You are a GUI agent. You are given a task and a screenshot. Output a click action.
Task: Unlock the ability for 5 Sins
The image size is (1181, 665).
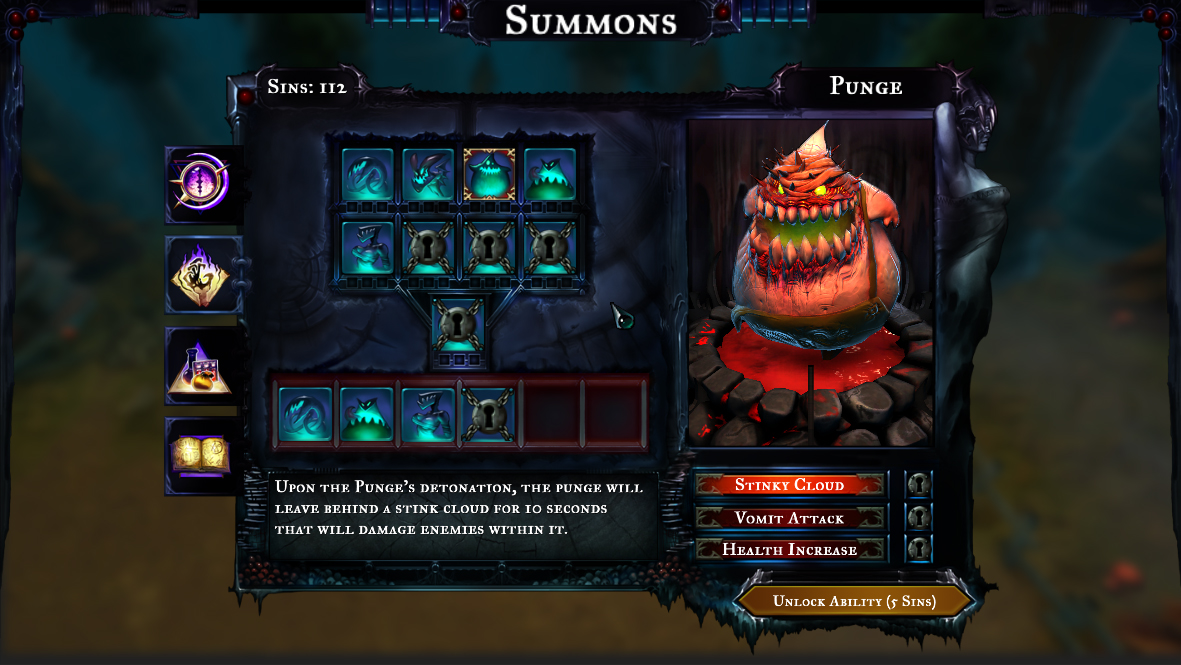point(854,601)
